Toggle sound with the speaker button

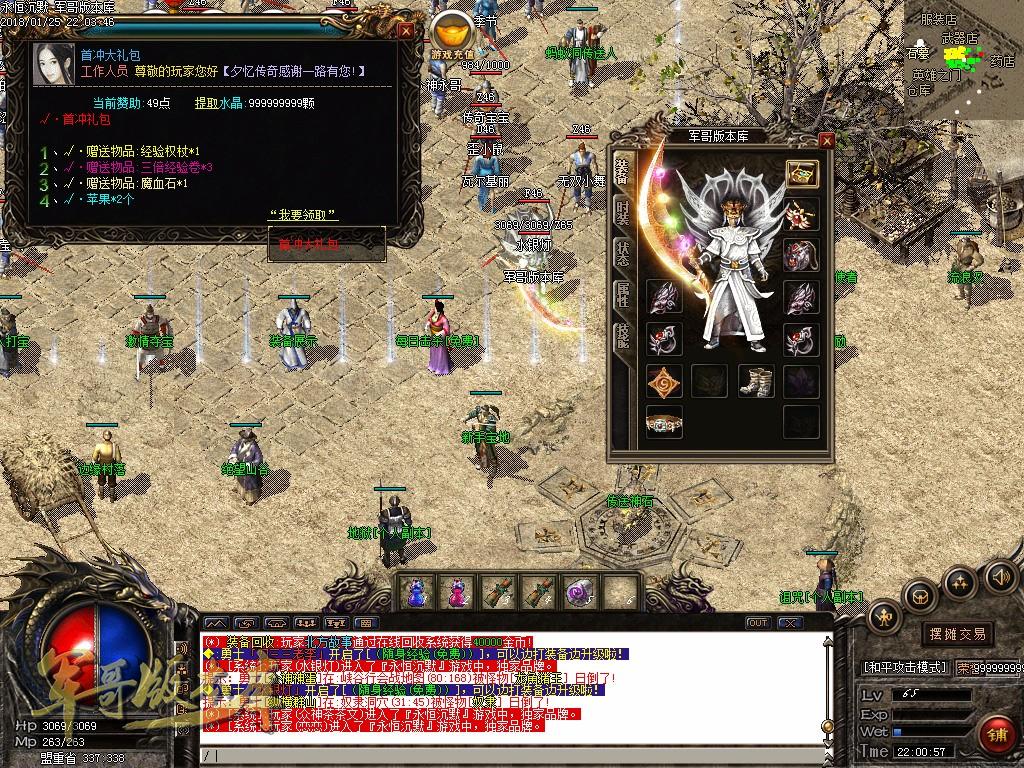(x=1000, y=575)
